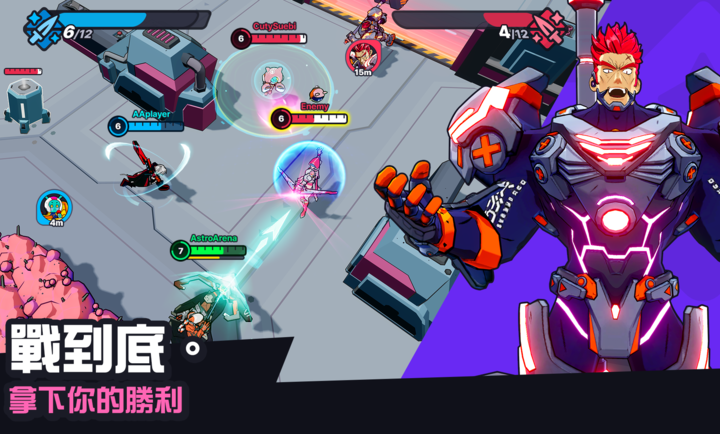This screenshot has height=434, width=720.
Task: Select the off-screen ally marker showing 4m
Action: 55,206
